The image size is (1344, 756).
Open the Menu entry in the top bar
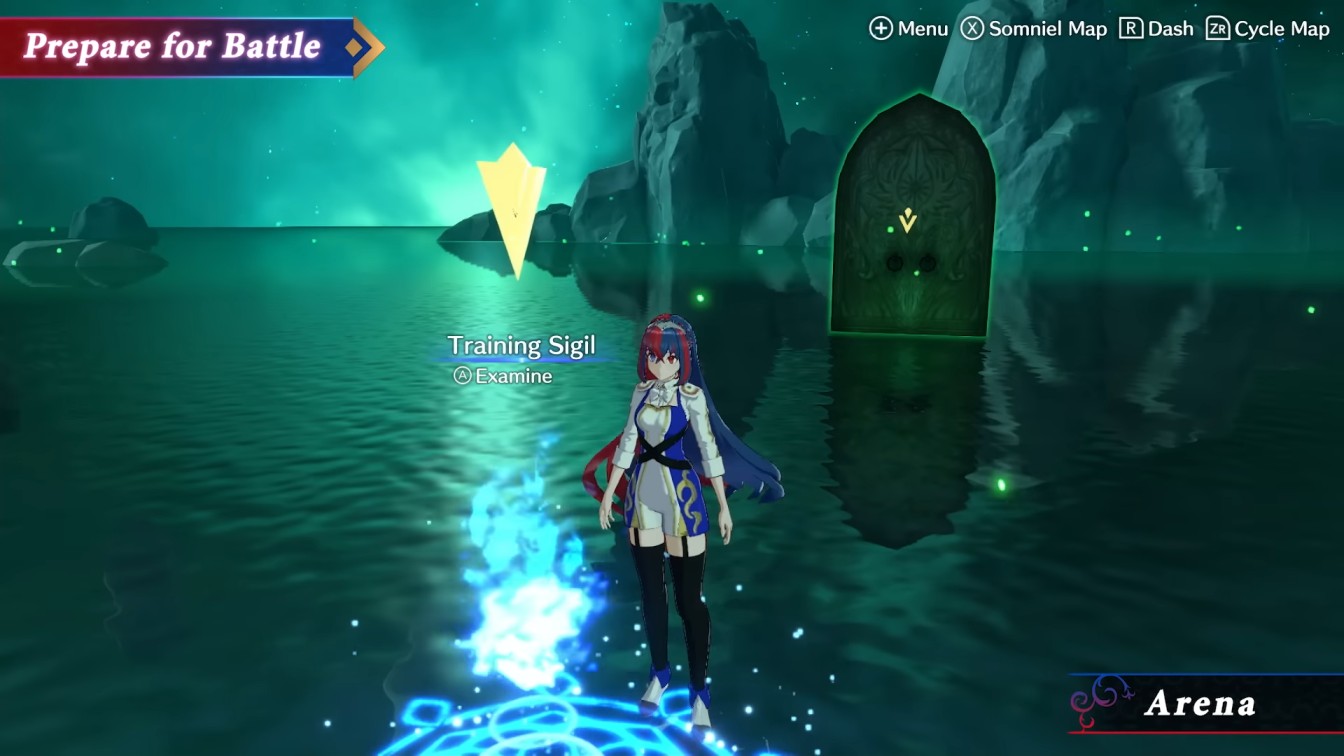coord(907,29)
